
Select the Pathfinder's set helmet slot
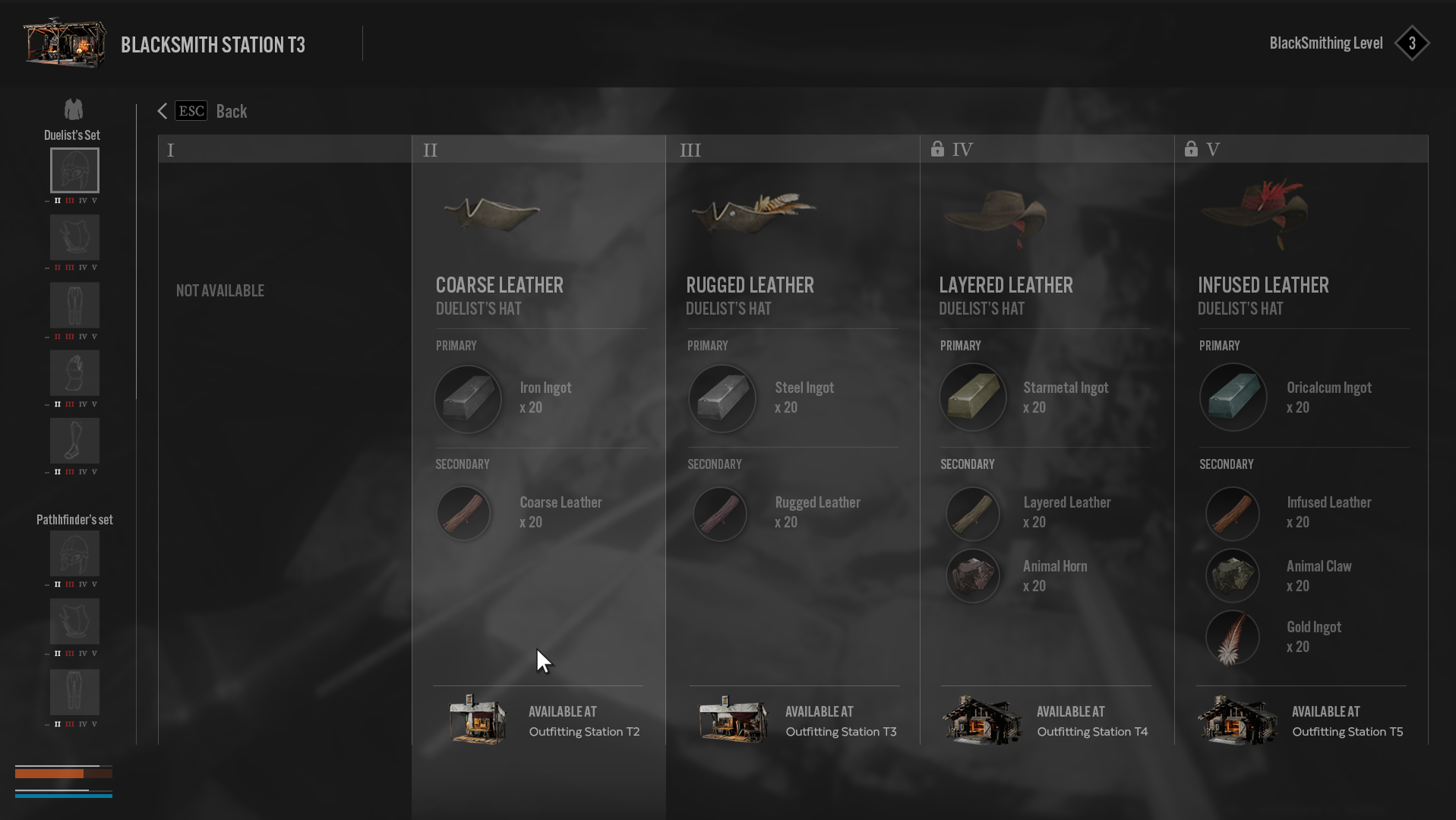click(74, 553)
